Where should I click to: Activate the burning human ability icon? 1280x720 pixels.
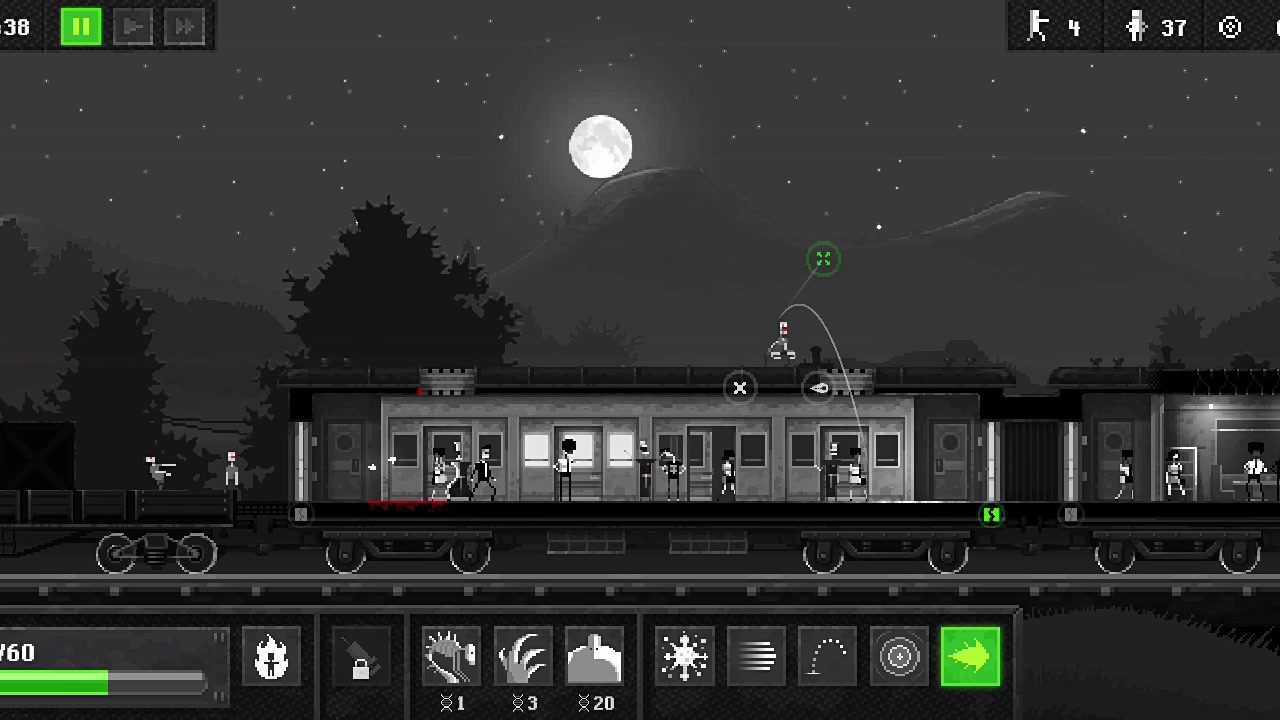pos(271,657)
